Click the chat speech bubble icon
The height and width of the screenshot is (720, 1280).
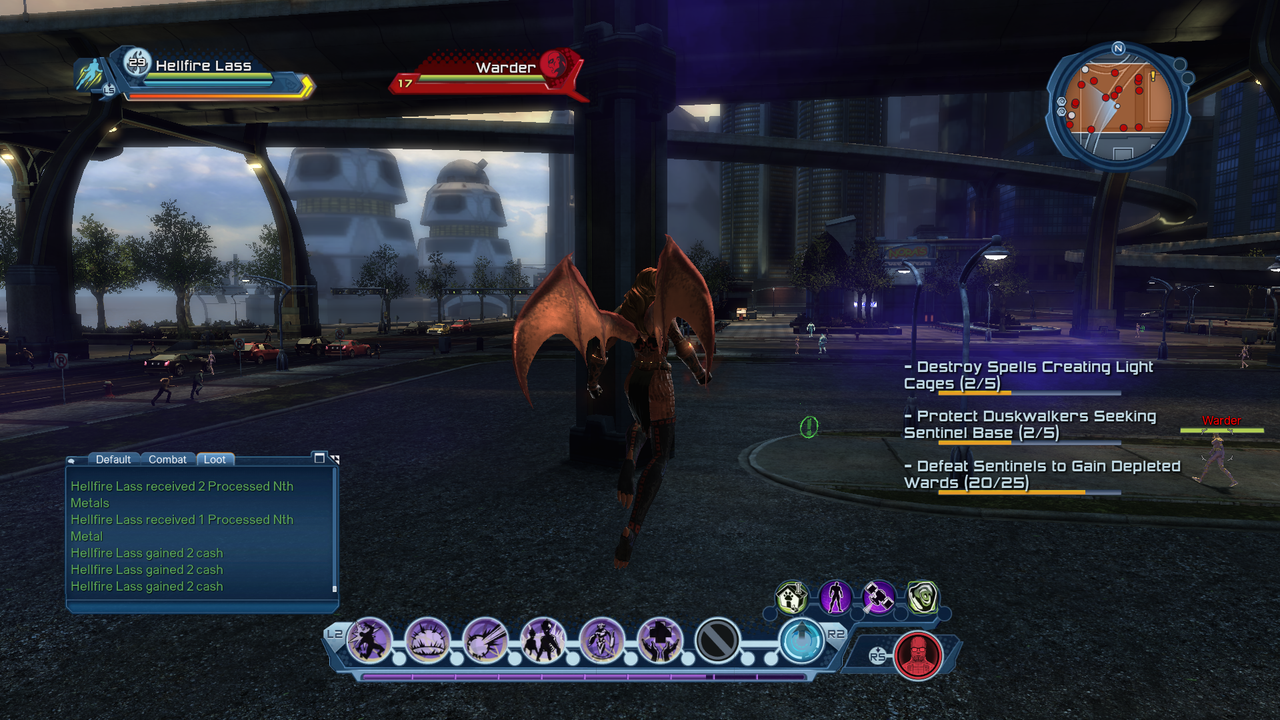coord(72,460)
